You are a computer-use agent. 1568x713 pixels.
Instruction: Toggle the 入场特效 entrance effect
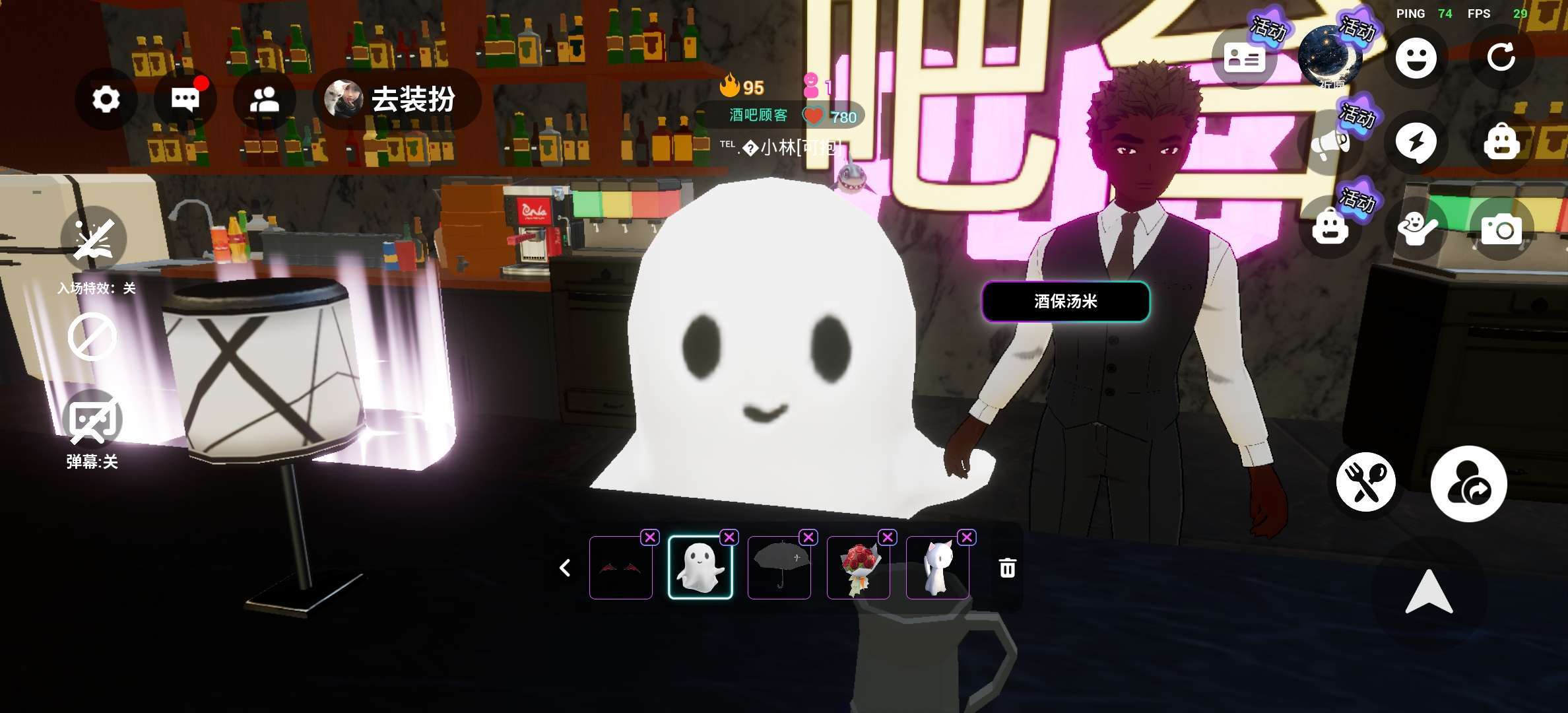[x=94, y=238]
